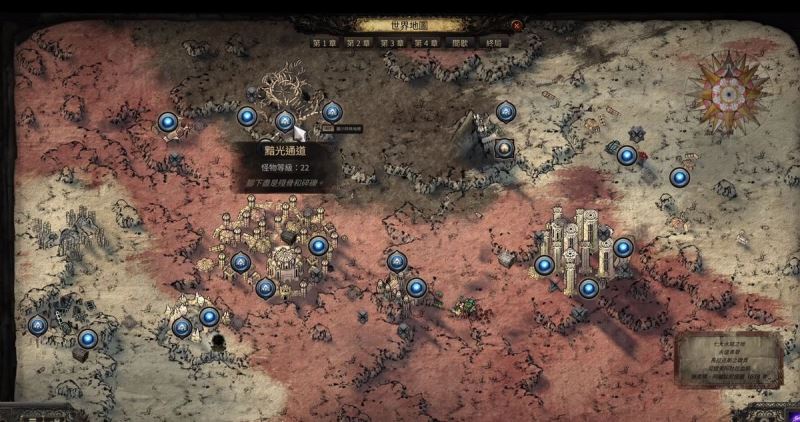Screen dimensions: 800x422
Task: Switch to the 間歇 tab
Action: point(460,44)
